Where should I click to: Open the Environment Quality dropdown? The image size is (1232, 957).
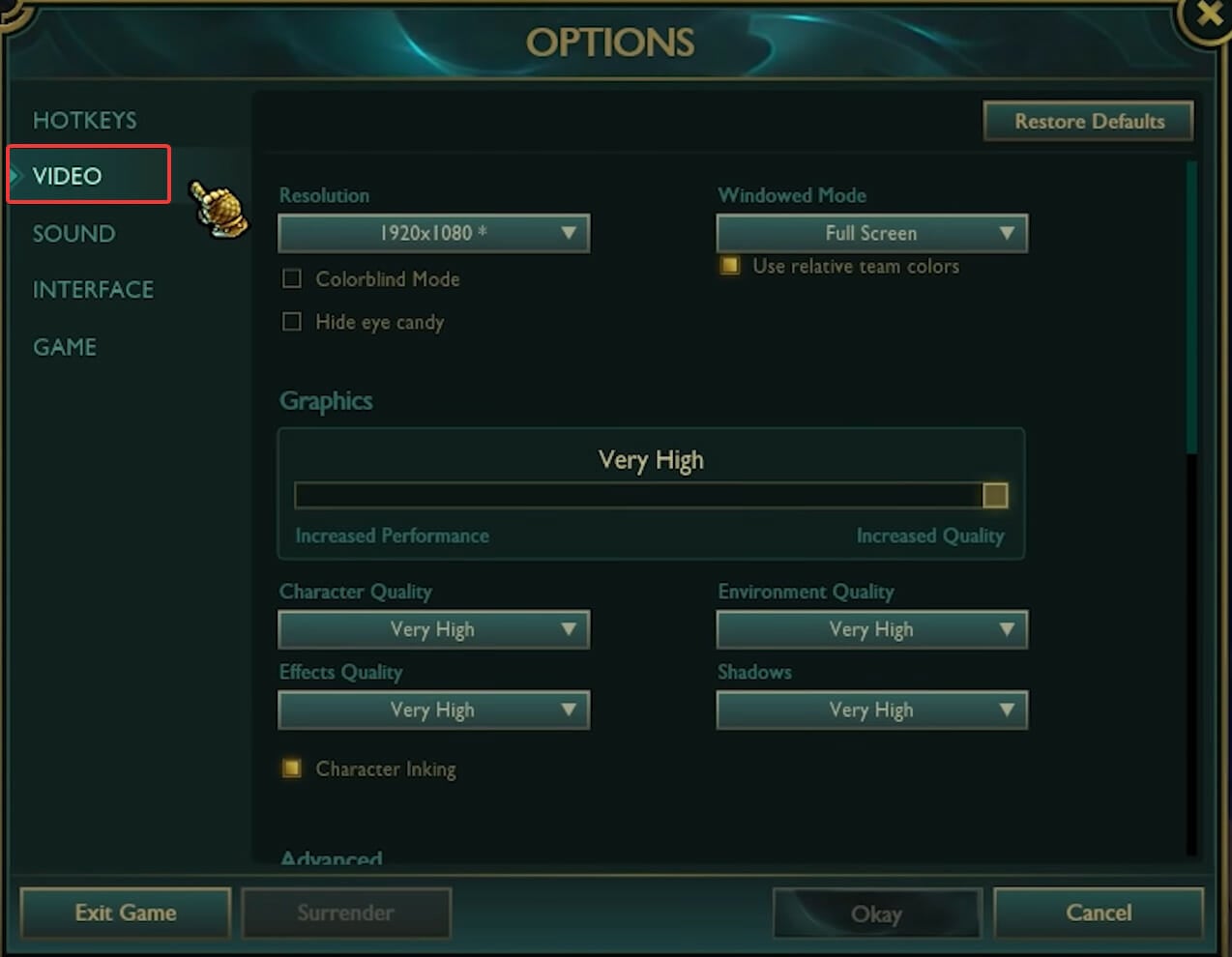pyautogui.click(x=871, y=629)
